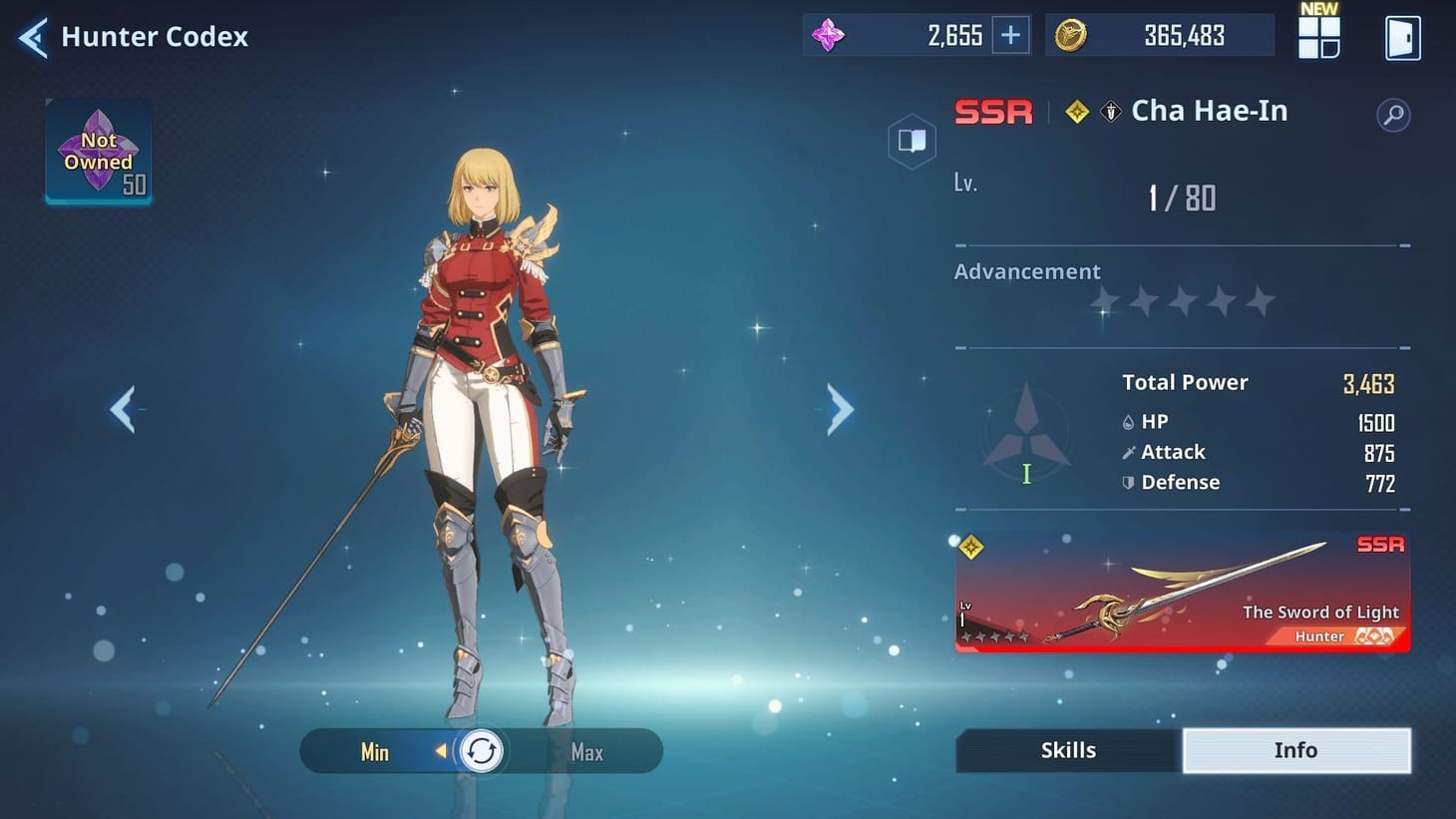Select the yellow element diamond beside Cha Hae-In
The width and height of the screenshot is (1456, 819).
(1076, 111)
